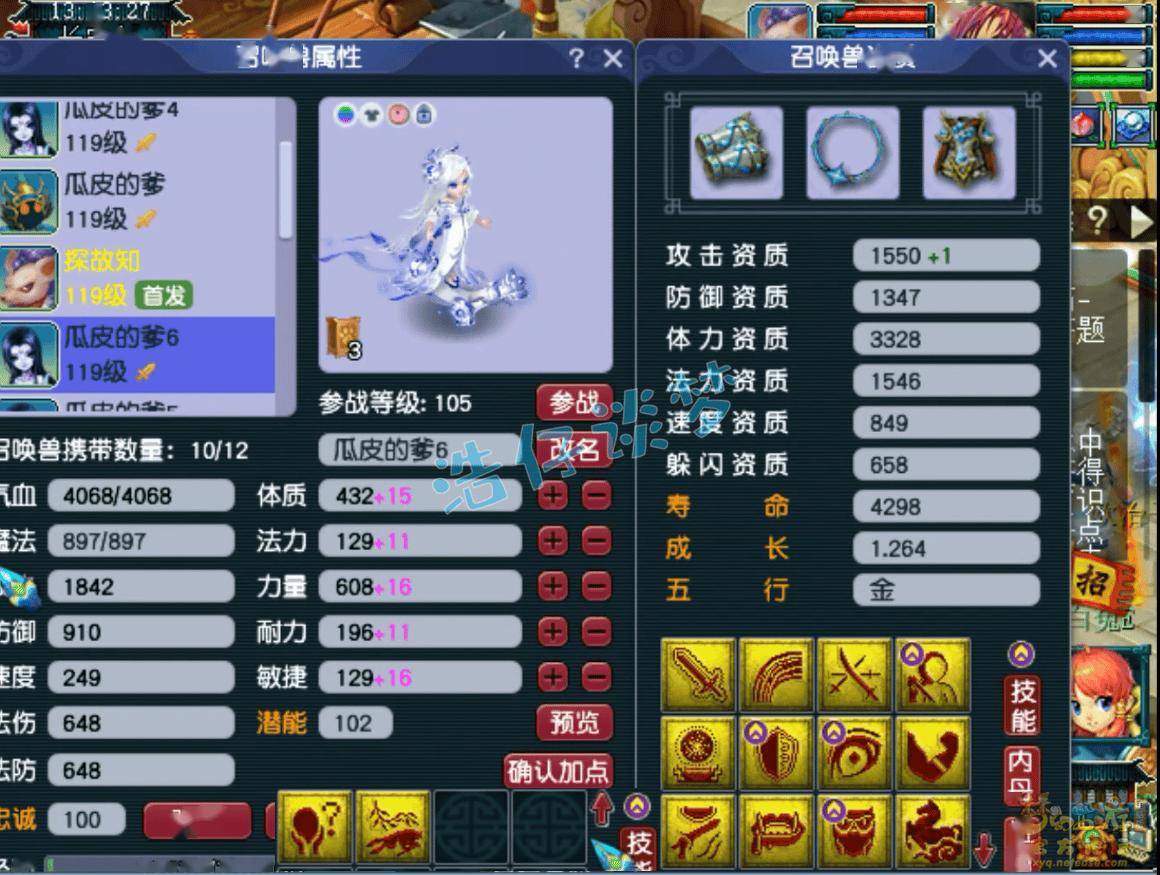Image resolution: width=1160 pixels, height=875 pixels.
Task: Decrease 力量 with the minus button
Action: [596, 587]
